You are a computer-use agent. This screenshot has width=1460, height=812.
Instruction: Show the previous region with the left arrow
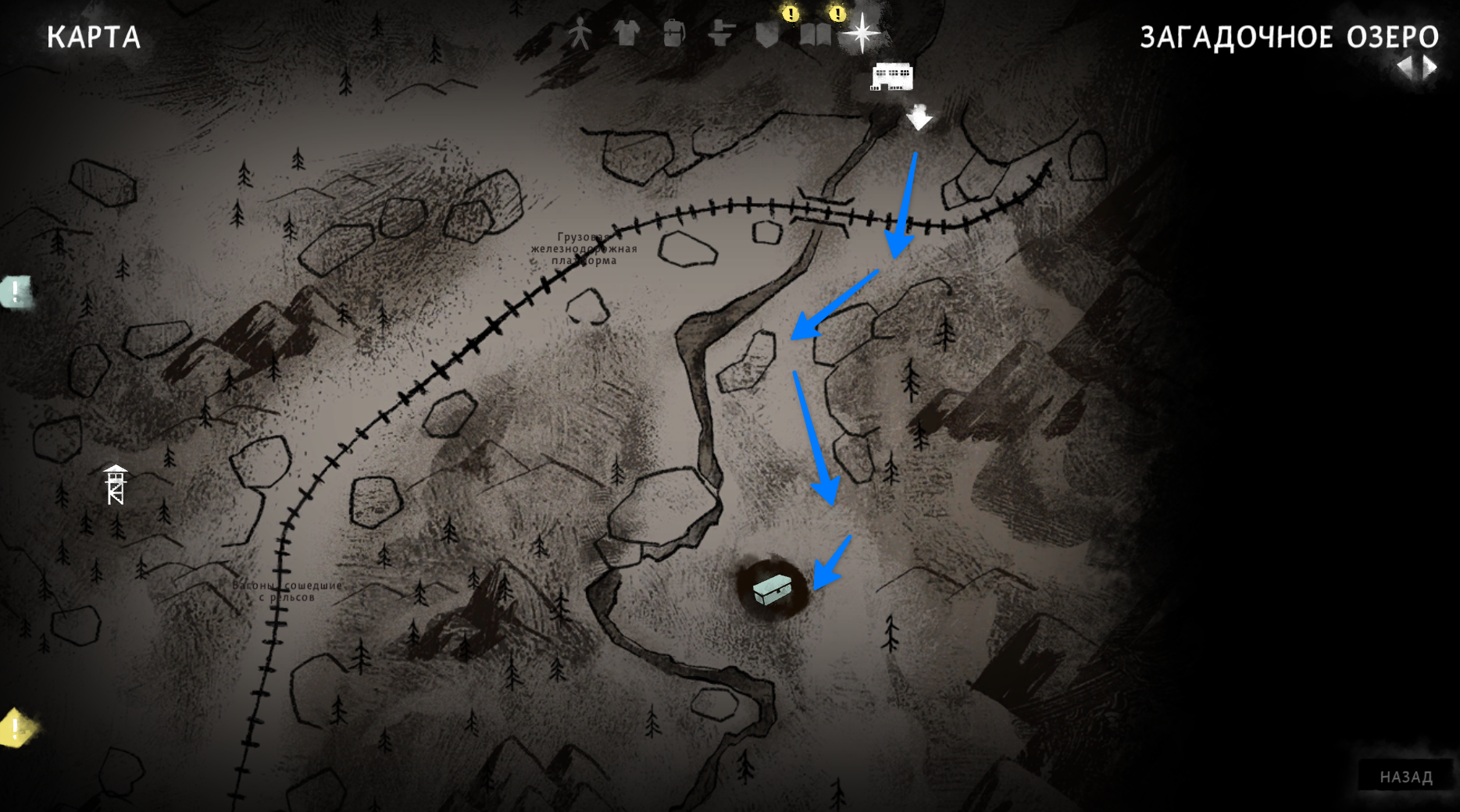click(x=1405, y=67)
